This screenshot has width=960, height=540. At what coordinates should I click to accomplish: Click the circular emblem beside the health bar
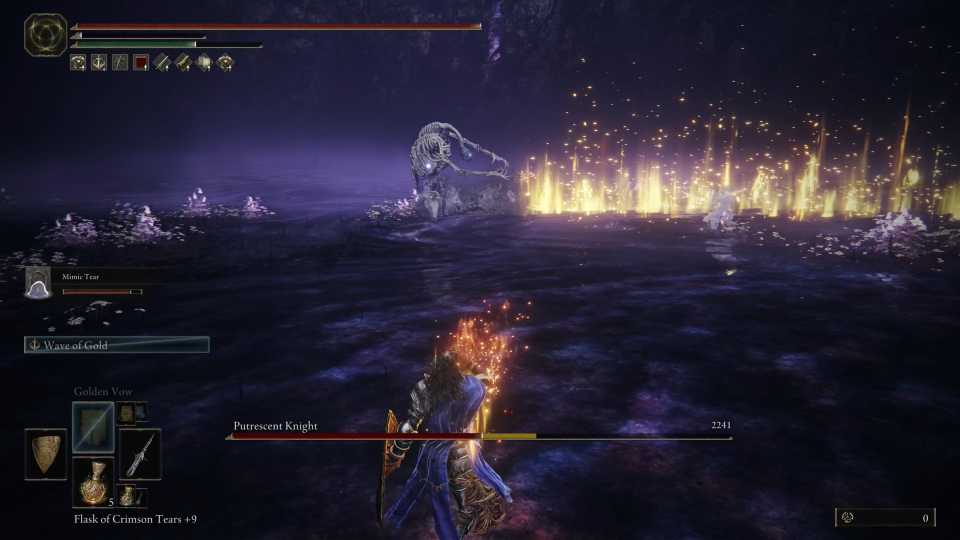click(x=45, y=35)
